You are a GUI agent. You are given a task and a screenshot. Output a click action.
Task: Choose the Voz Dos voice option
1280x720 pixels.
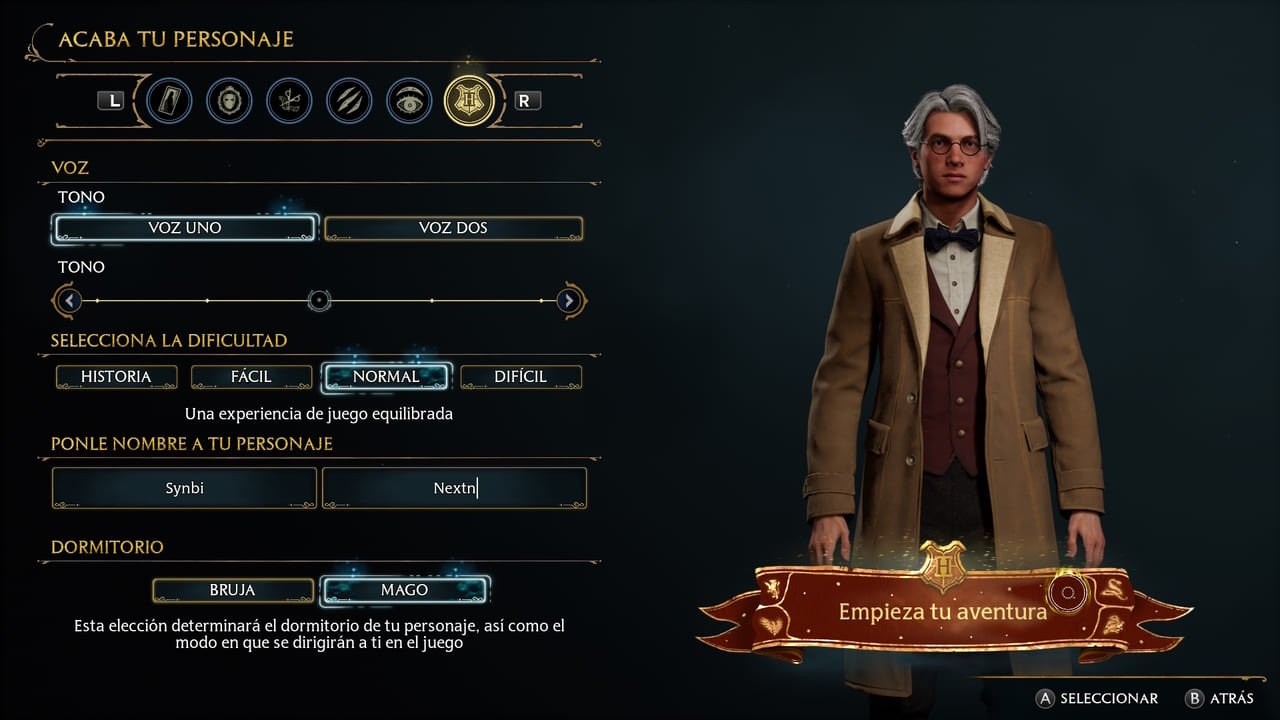pyautogui.click(x=453, y=228)
